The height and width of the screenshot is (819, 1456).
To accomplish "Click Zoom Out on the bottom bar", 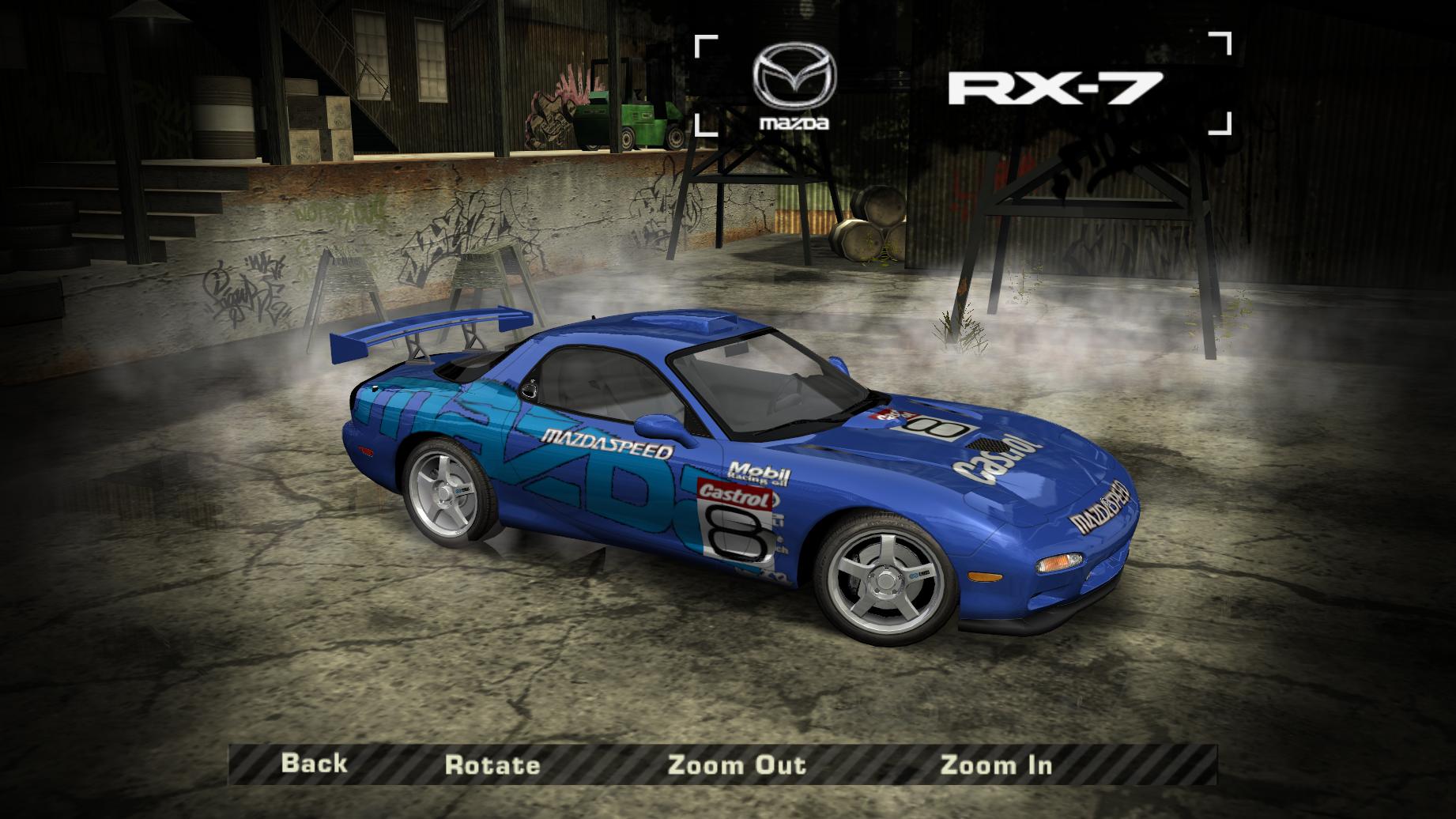I will (737, 764).
